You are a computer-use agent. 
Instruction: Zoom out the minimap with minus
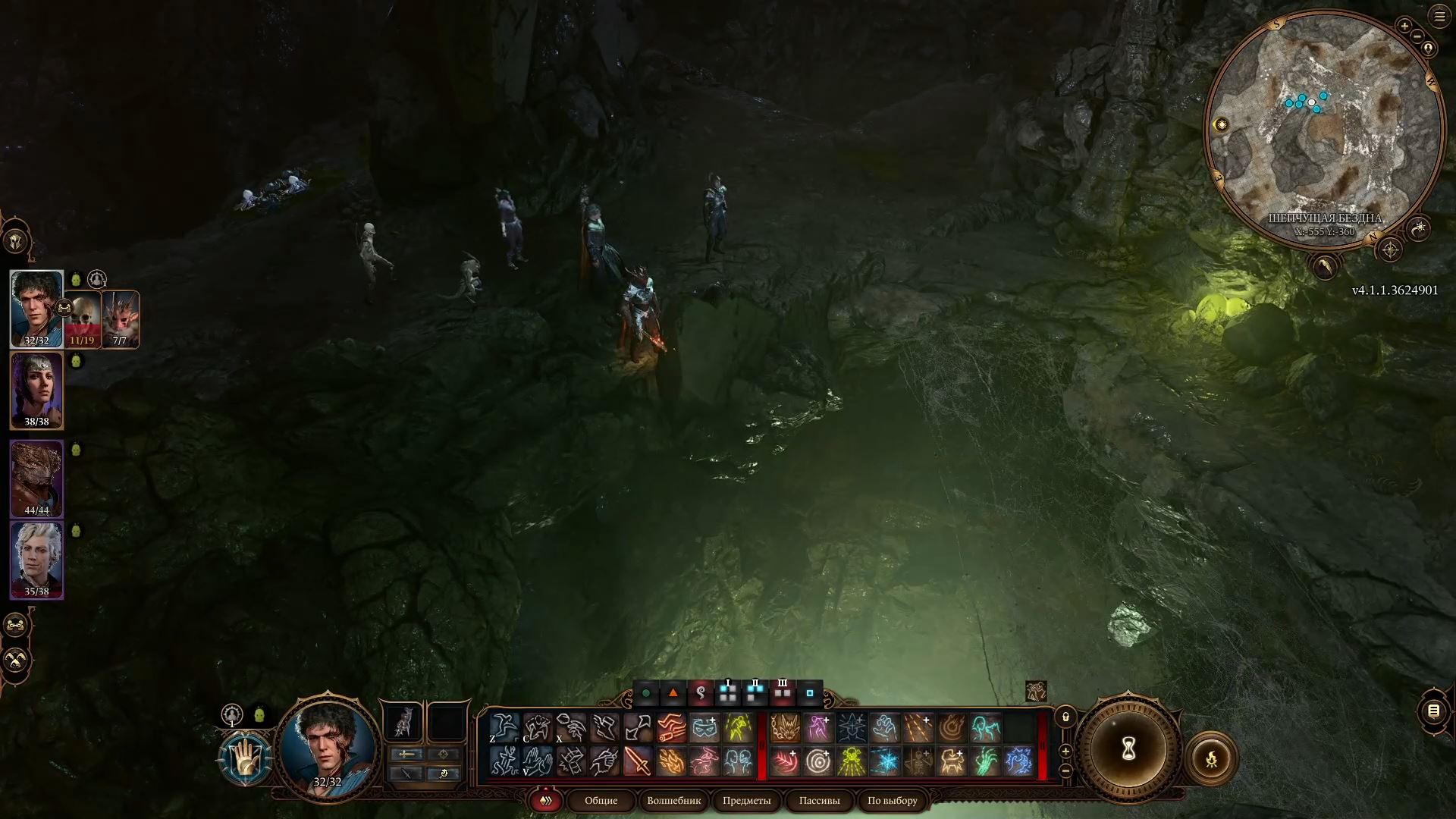pos(1428,49)
